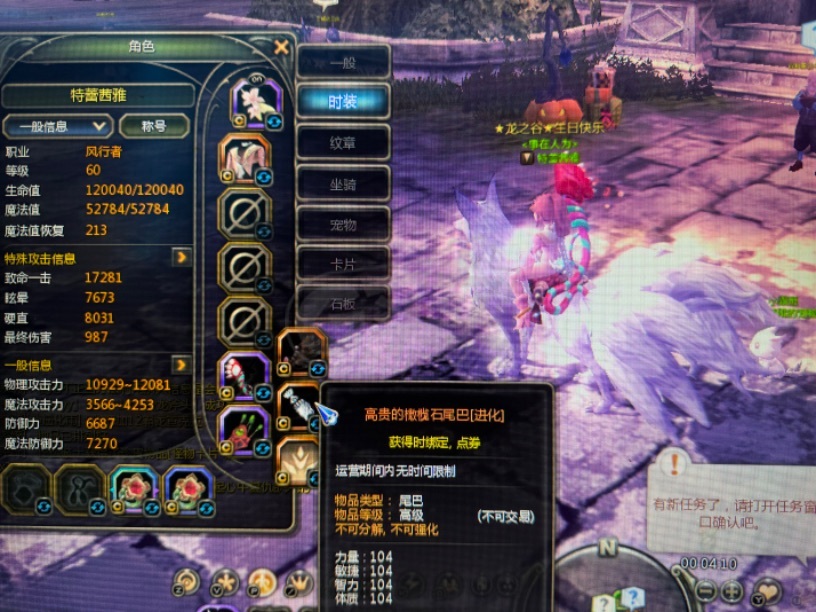Select the 时装 costume tab
Image resolution: width=816 pixels, height=612 pixels.
point(343,102)
